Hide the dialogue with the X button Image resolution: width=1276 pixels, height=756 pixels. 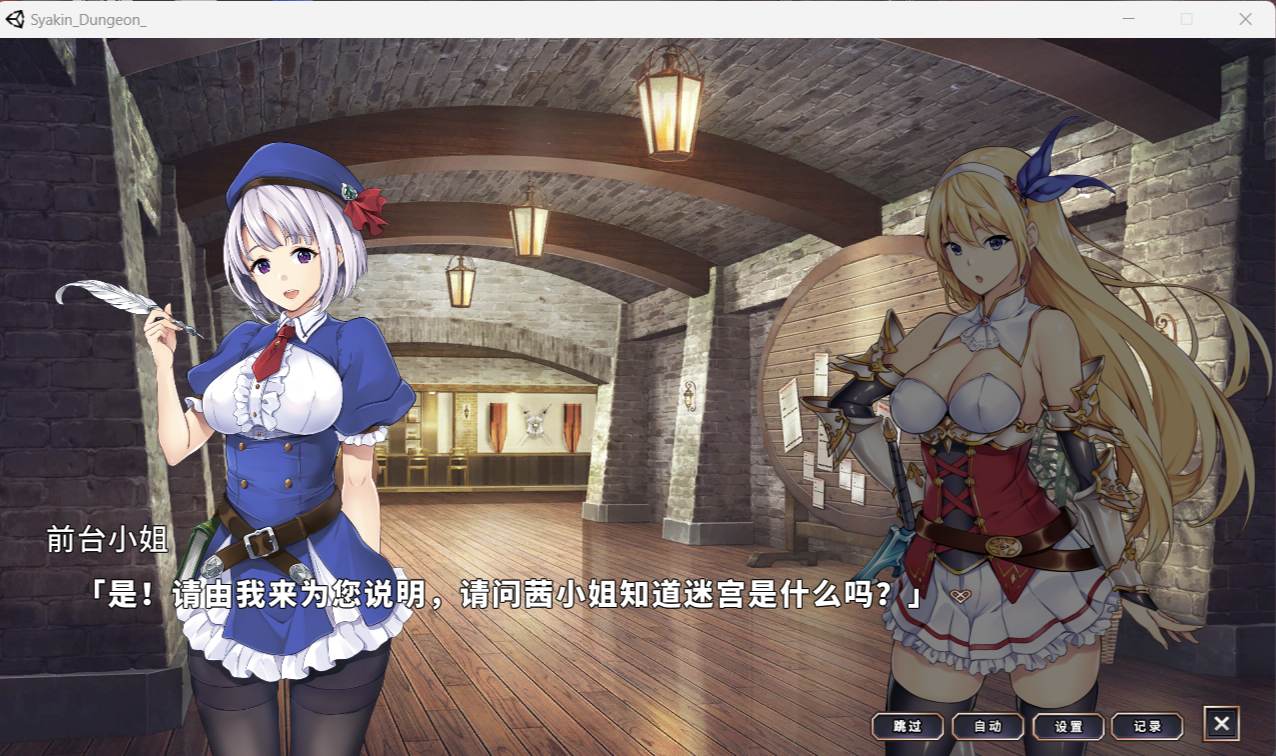pyautogui.click(x=1221, y=724)
